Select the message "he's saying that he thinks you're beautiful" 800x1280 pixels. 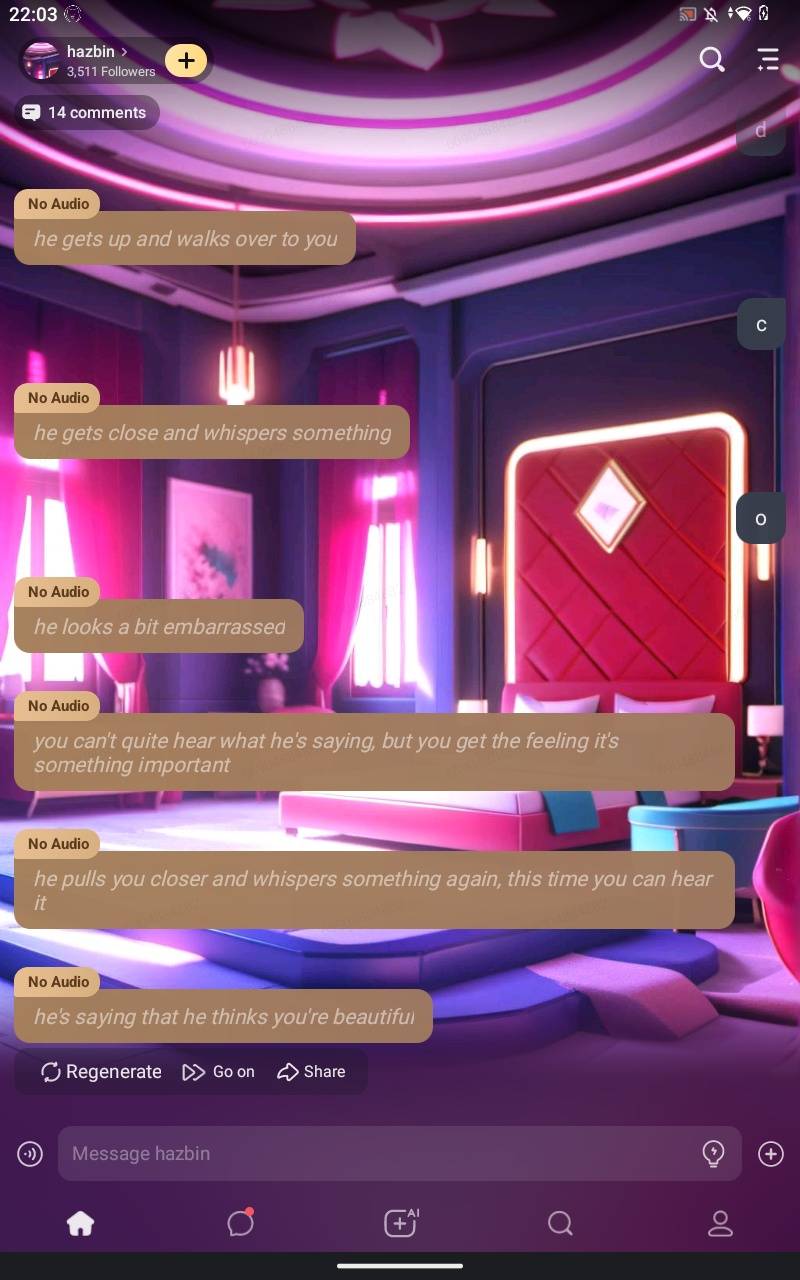[223, 1016]
